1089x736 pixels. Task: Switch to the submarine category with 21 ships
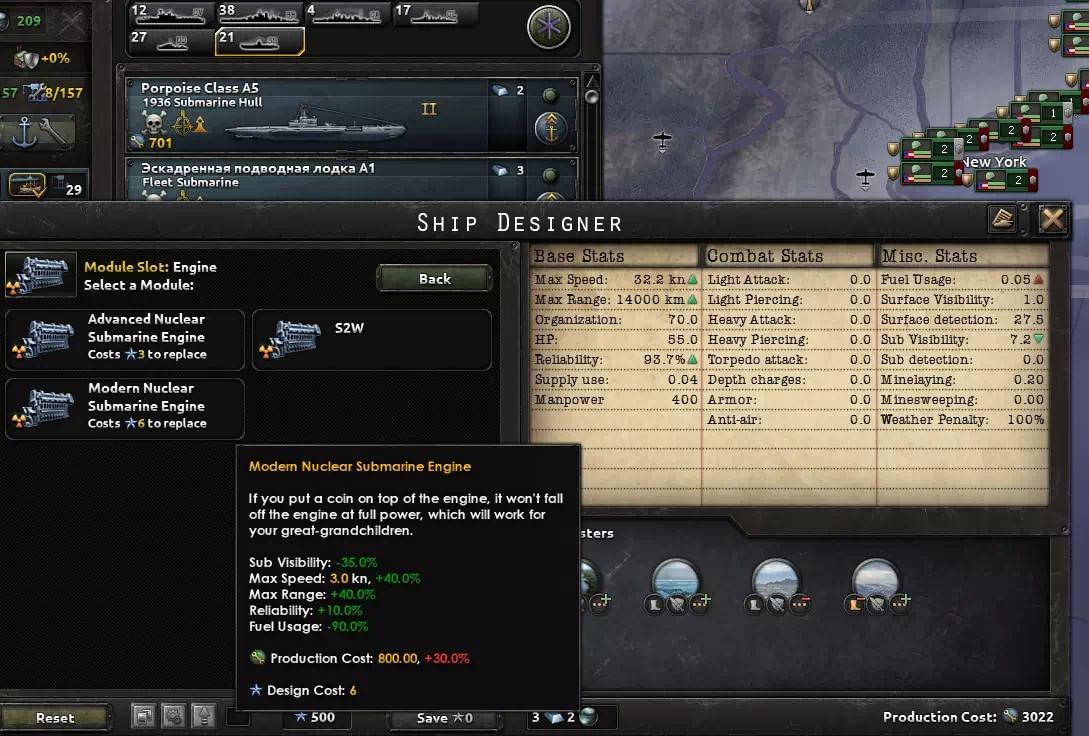click(x=259, y=41)
